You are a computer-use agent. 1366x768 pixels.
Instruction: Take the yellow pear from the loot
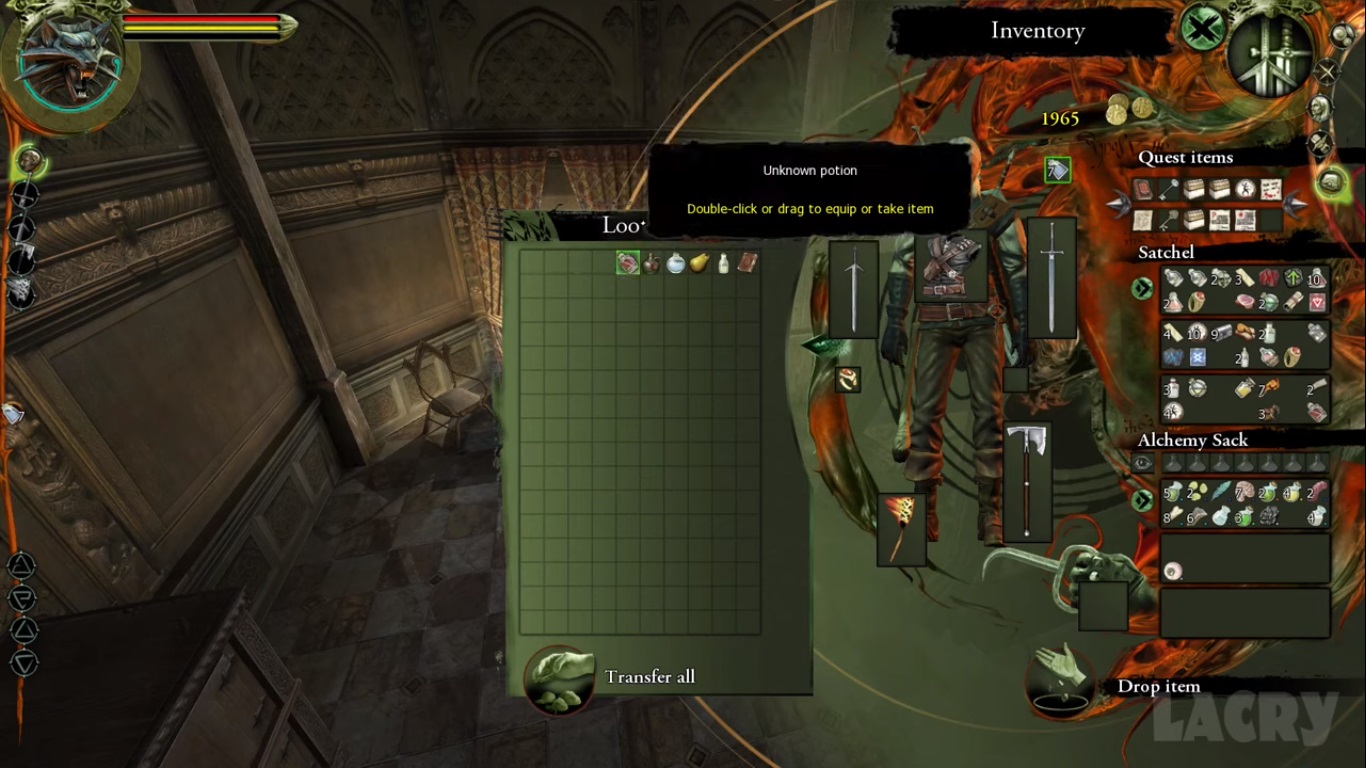click(699, 263)
